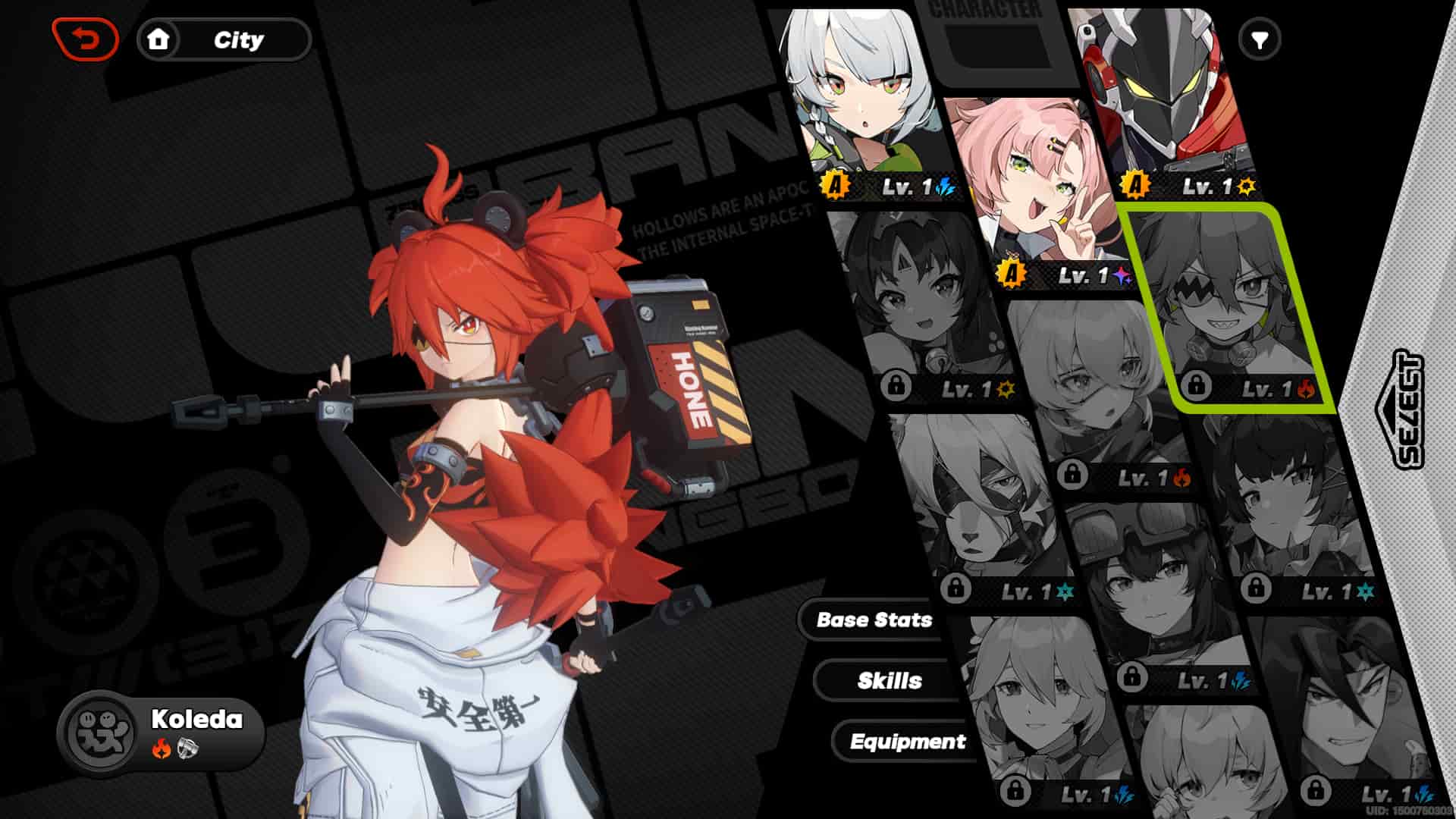This screenshot has width=1456, height=819.
Task: Open the Skills panel
Action: (890, 681)
